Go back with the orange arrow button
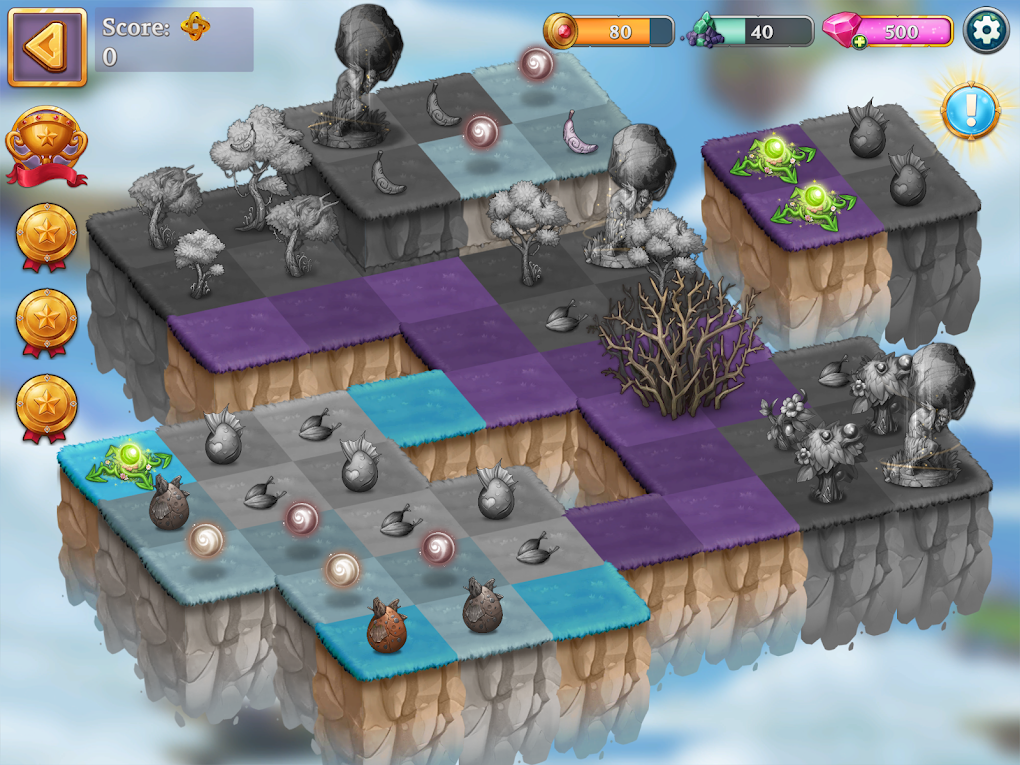Screen dimensions: 1020x765 (x=46, y=47)
